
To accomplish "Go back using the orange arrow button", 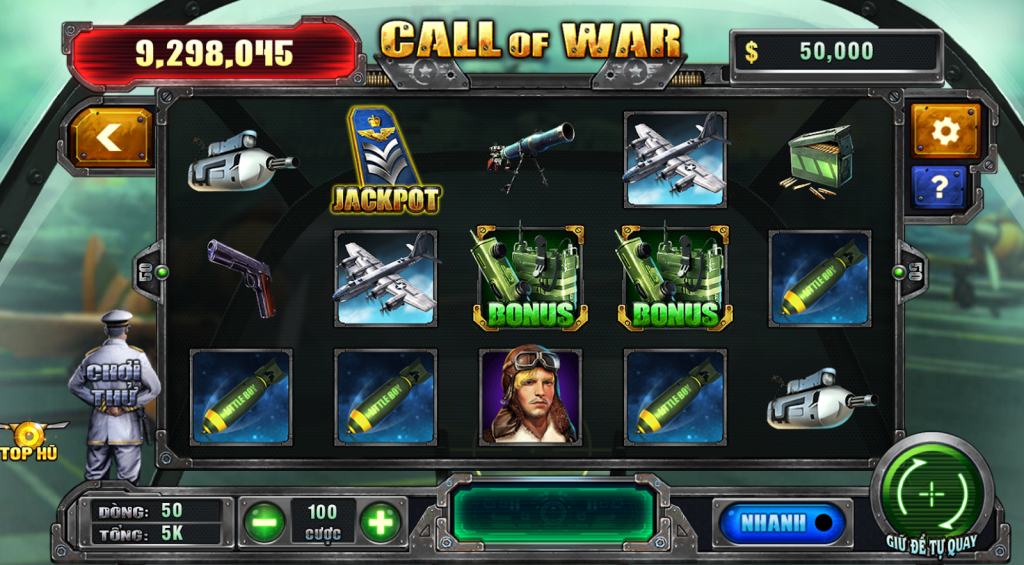I will pos(109,138).
